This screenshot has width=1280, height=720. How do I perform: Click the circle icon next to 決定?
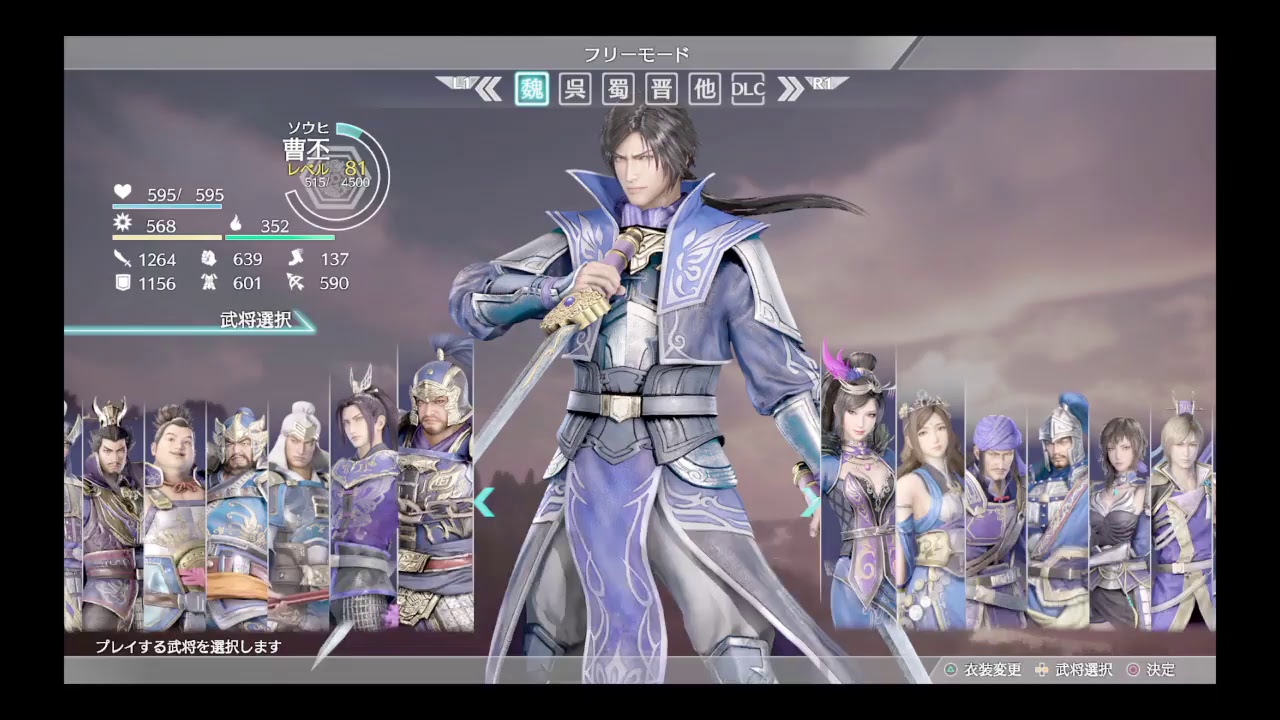pos(1136,670)
